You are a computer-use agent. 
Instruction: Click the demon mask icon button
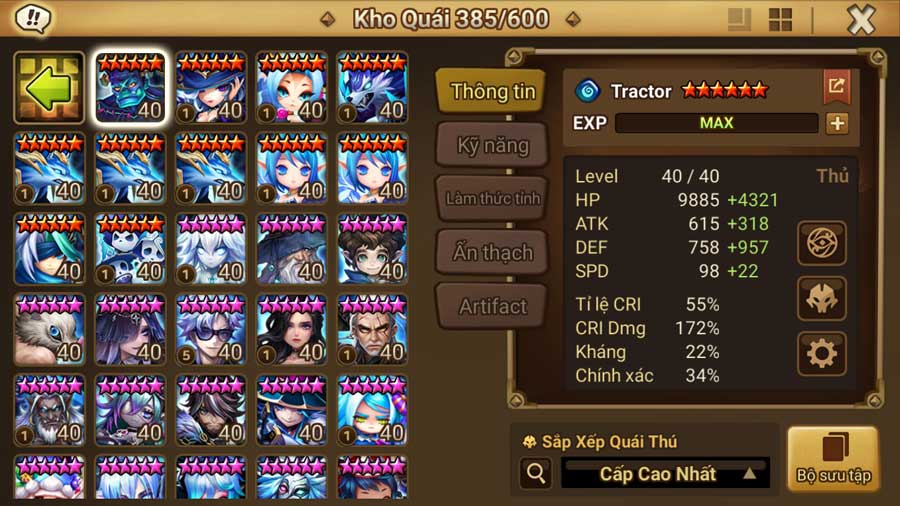click(x=821, y=298)
